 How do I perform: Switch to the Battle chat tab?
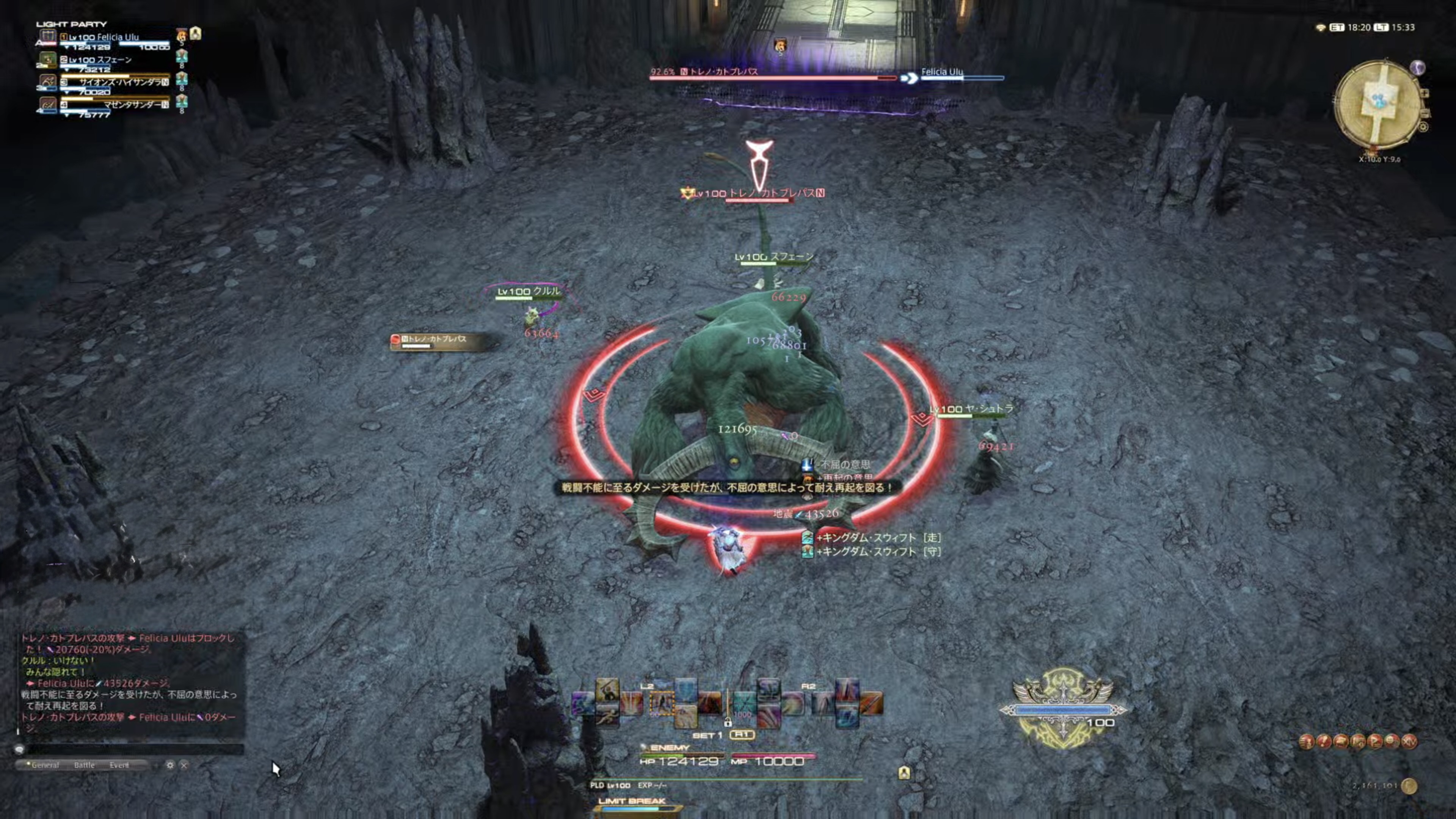point(84,765)
